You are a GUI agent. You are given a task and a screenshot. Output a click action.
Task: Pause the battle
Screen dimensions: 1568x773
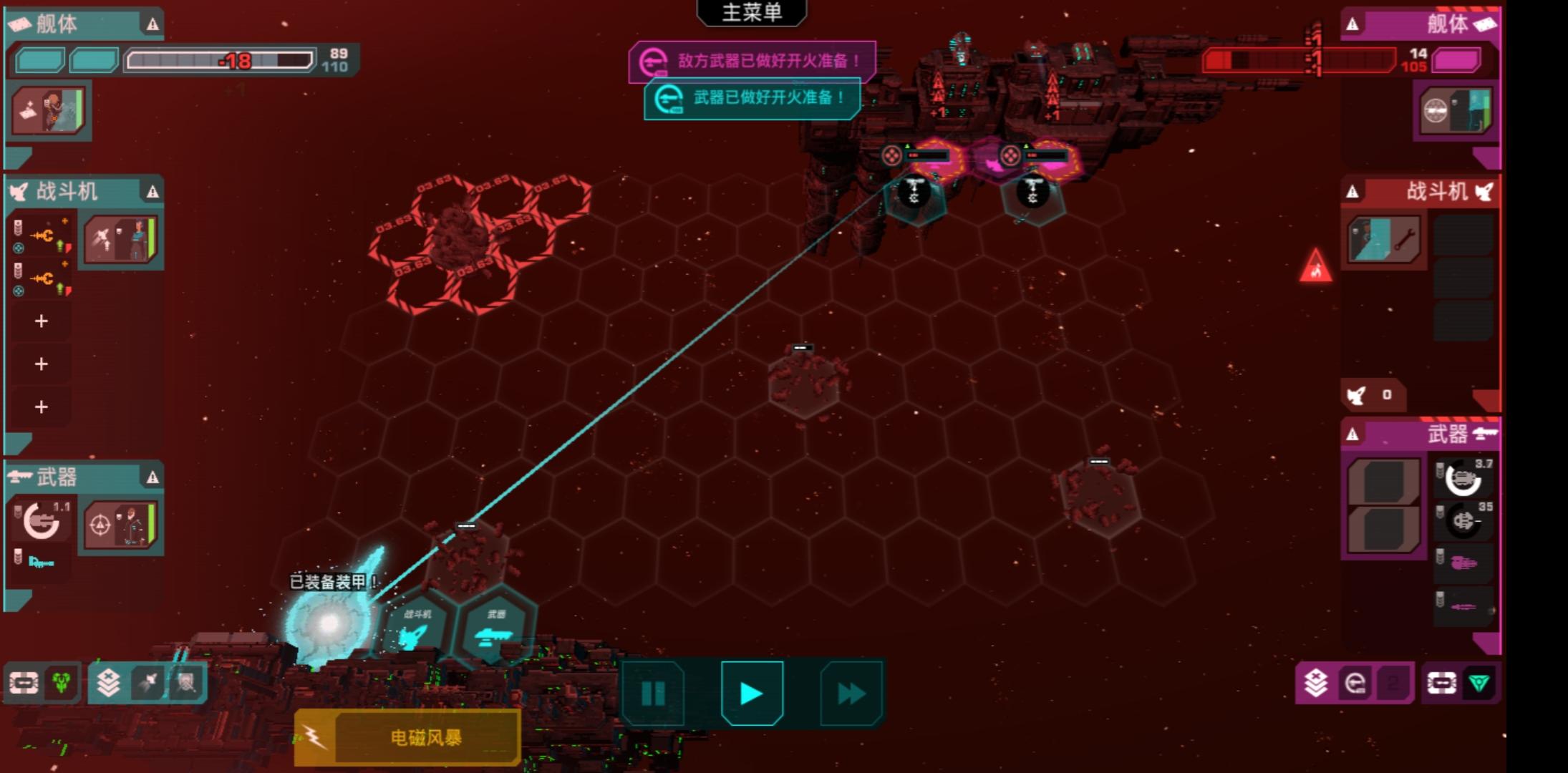coord(653,693)
